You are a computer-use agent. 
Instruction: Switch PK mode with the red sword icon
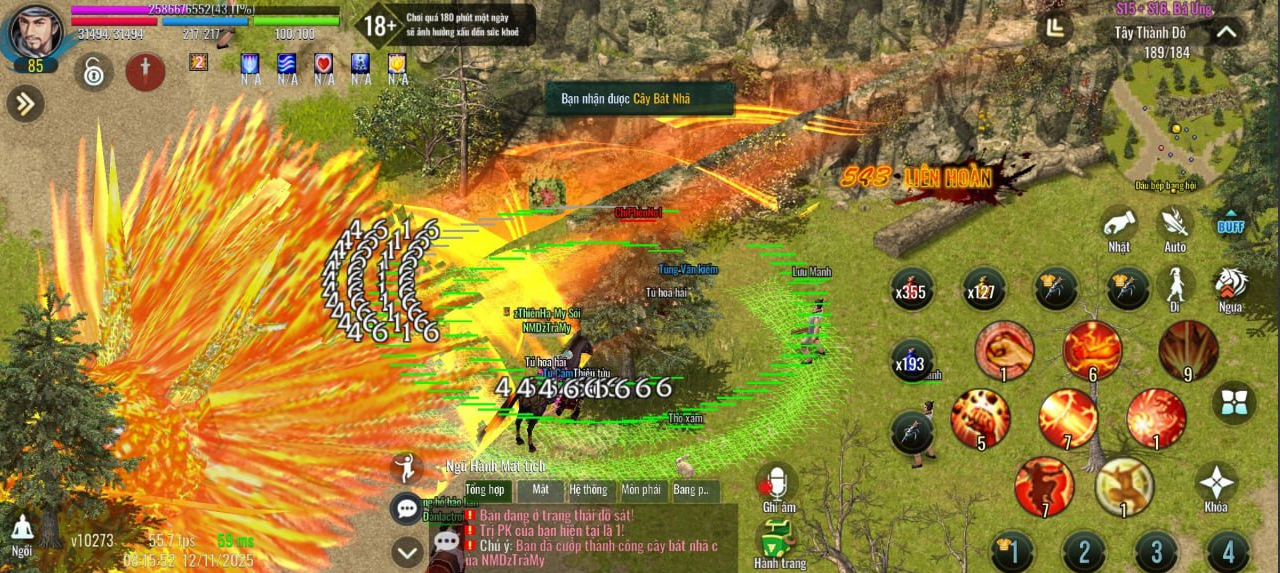pyautogui.click(x=145, y=72)
